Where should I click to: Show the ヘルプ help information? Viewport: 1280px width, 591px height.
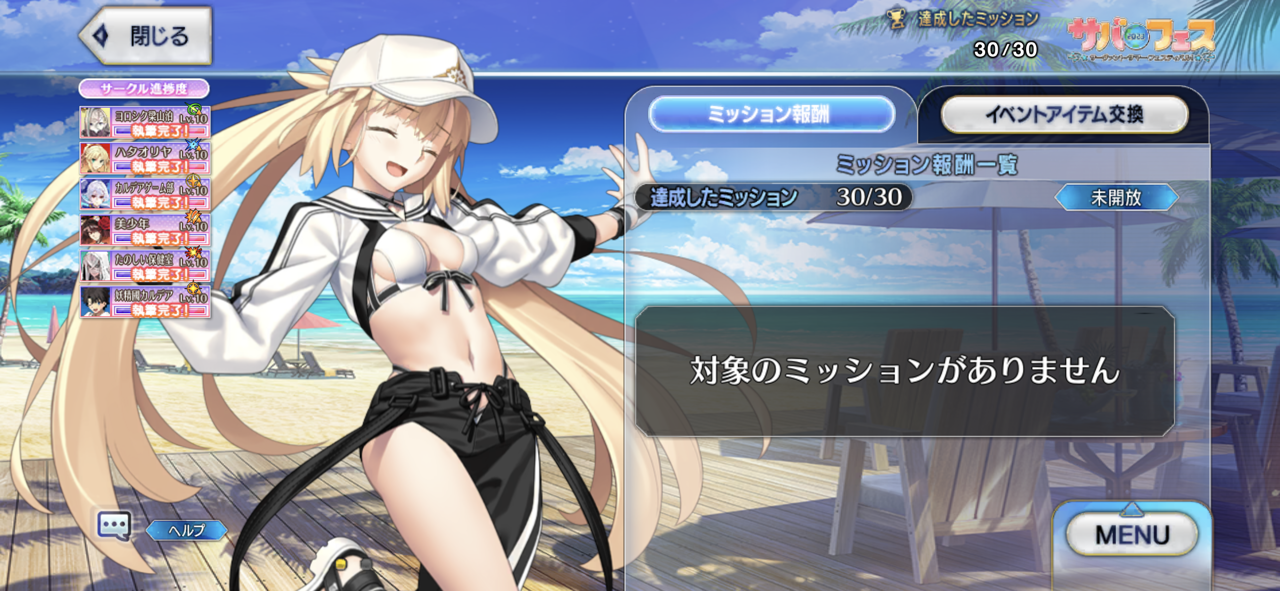(187, 530)
